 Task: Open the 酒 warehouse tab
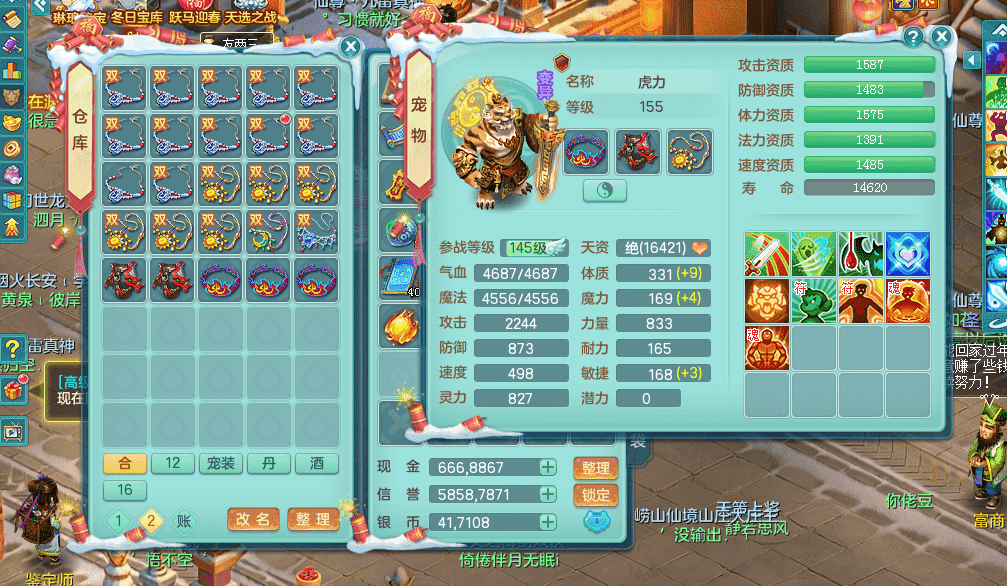(x=316, y=464)
